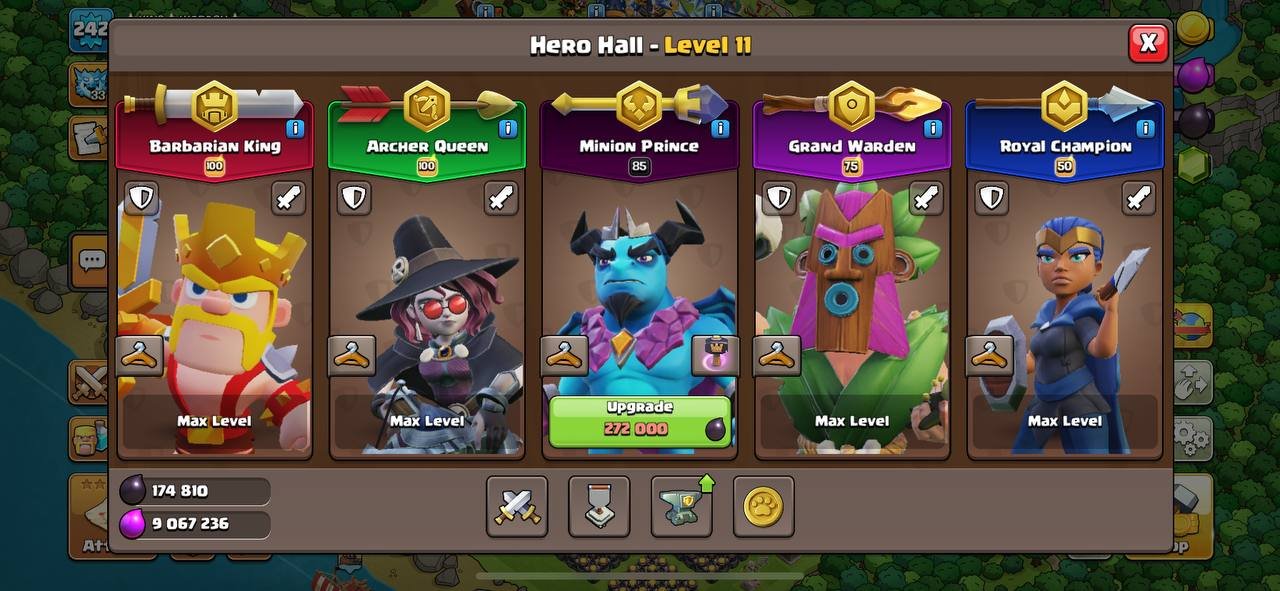View Minion Prince info details

(720, 129)
